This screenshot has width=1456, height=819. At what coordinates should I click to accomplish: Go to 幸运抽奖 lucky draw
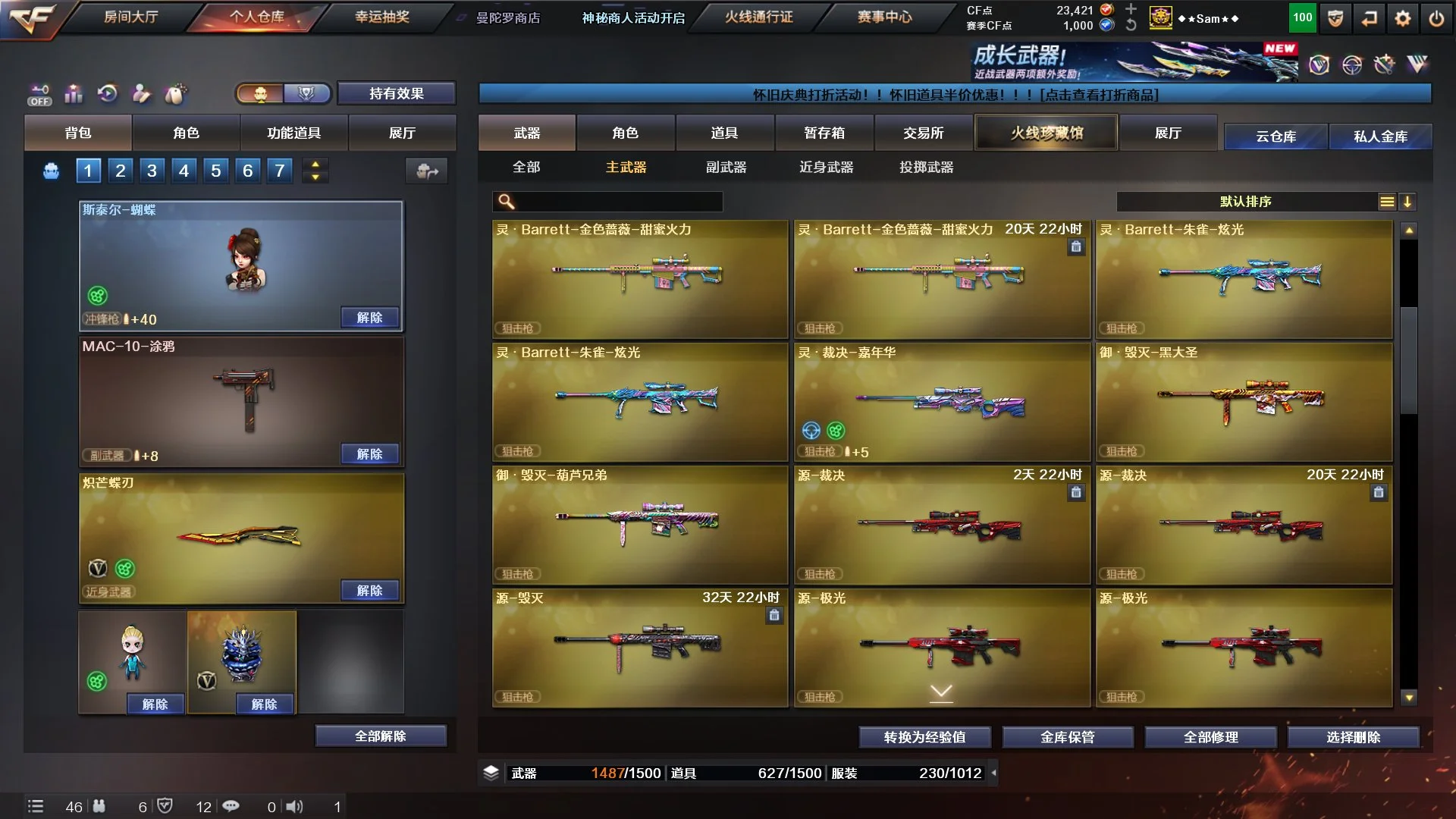coord(382,17)
